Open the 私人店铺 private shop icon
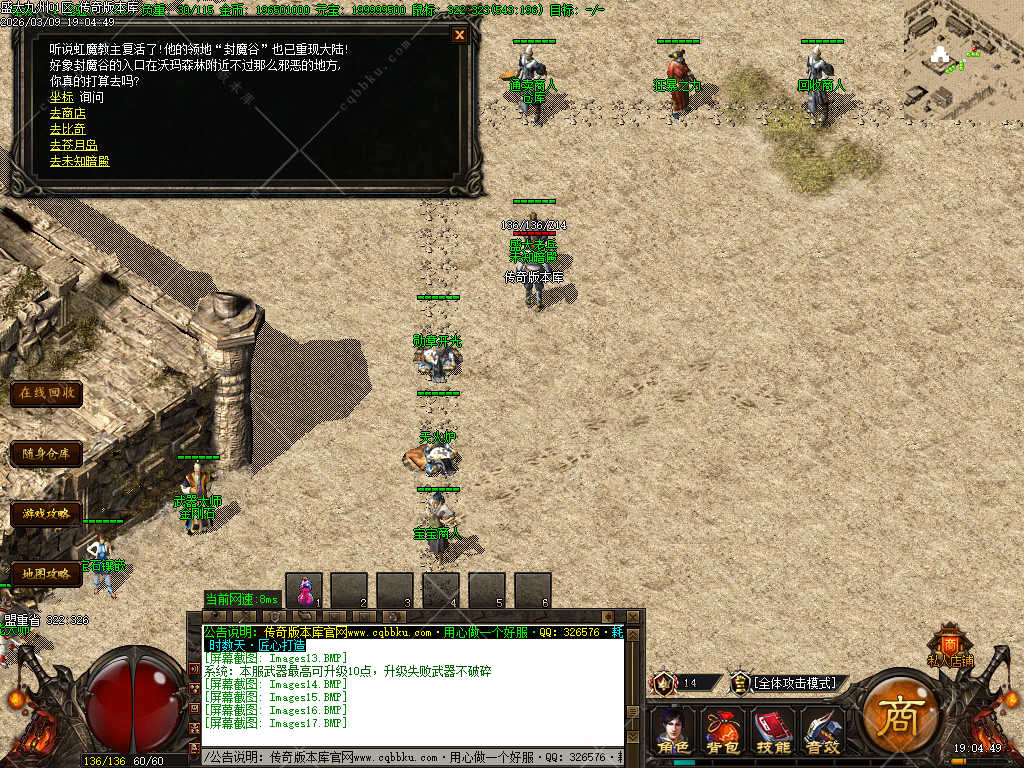The height and width of the screenshot is (768, 1024). tap(948, 646)
